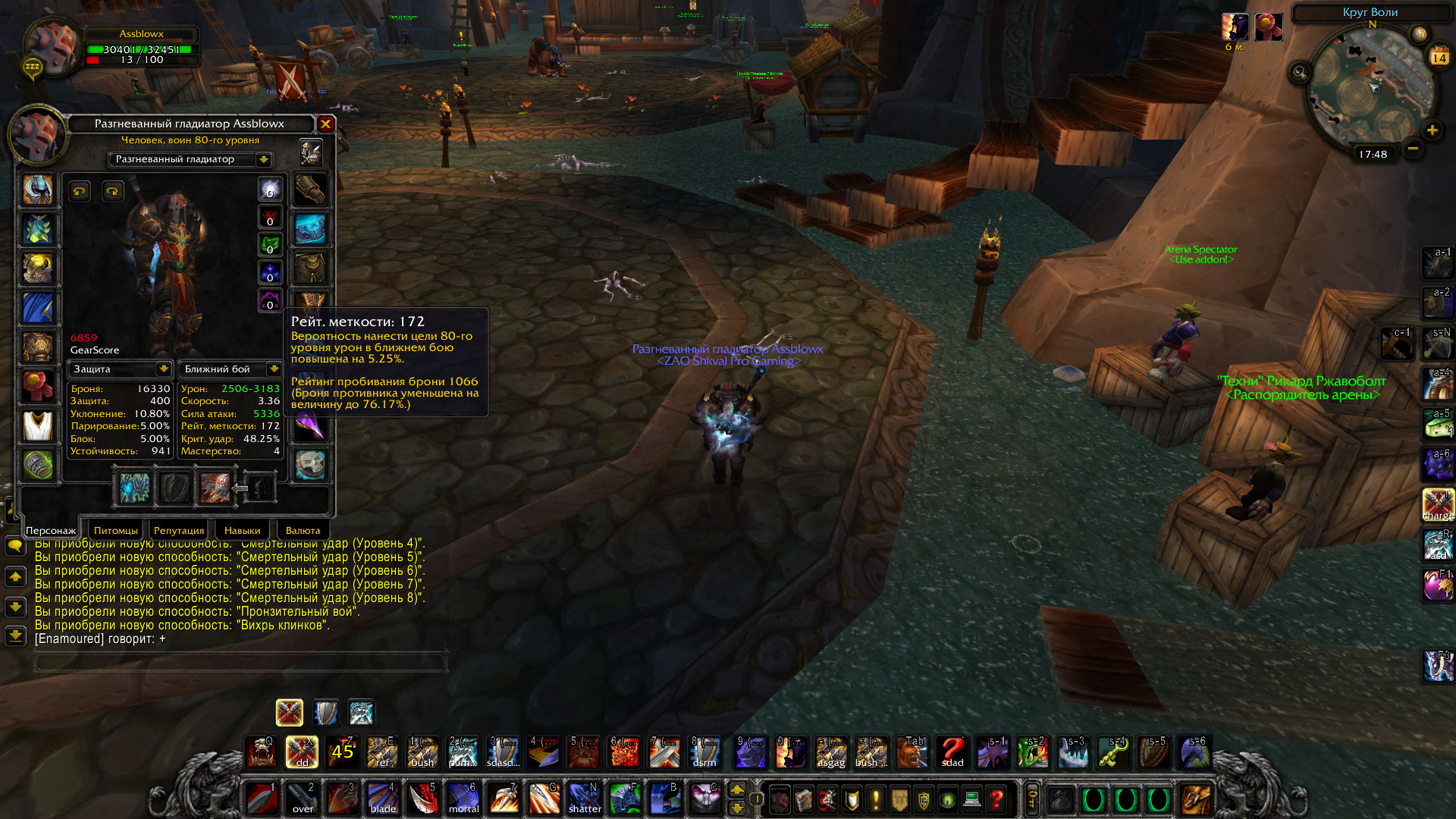Screen dimensions: 1456x819
Task: Close the character sheet window
Action: pyautogui.click(x=325, y=124)
